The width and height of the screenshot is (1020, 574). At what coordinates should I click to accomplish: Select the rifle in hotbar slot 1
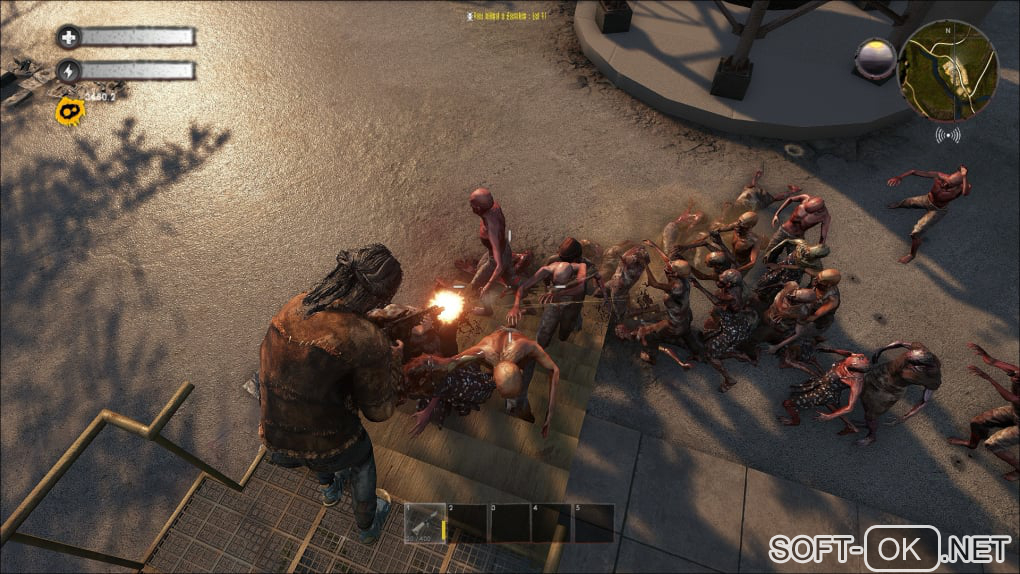[424, 523]
